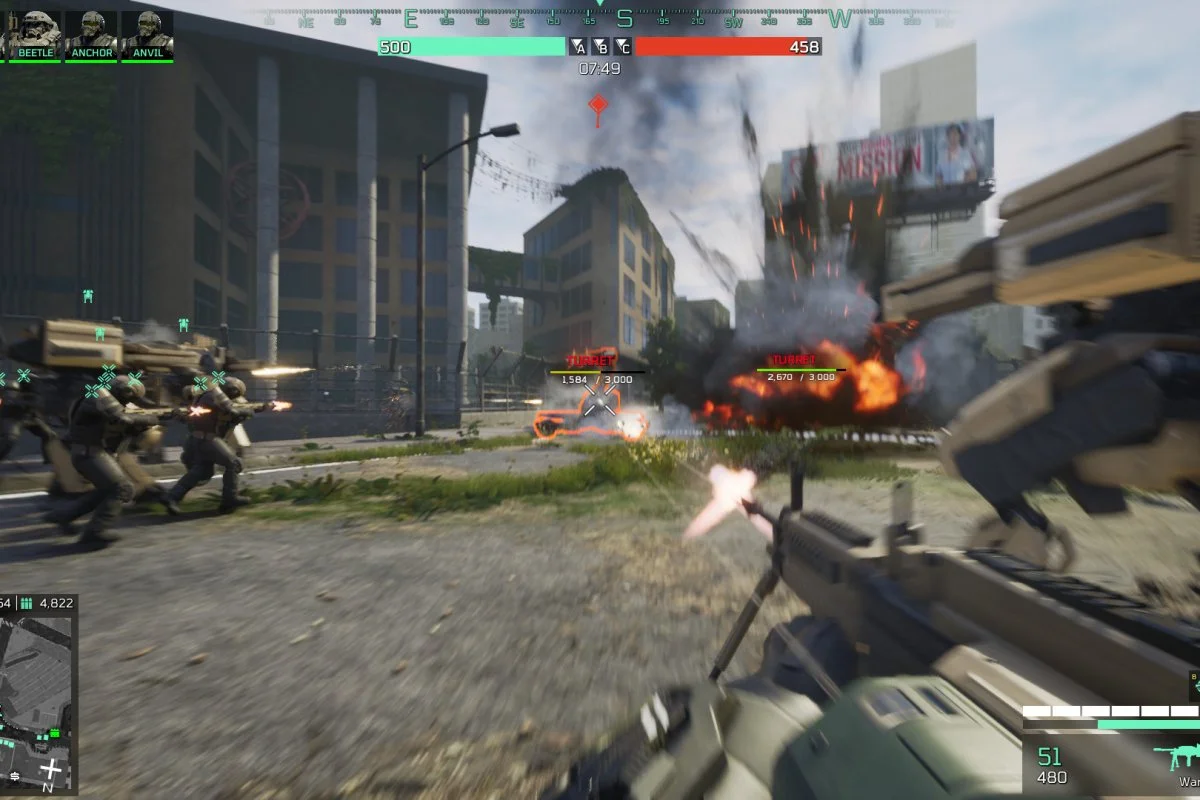The width and height of the screenshot is (1200, 800).
Task: Select the capture point C flag icon
Action: 622,46
